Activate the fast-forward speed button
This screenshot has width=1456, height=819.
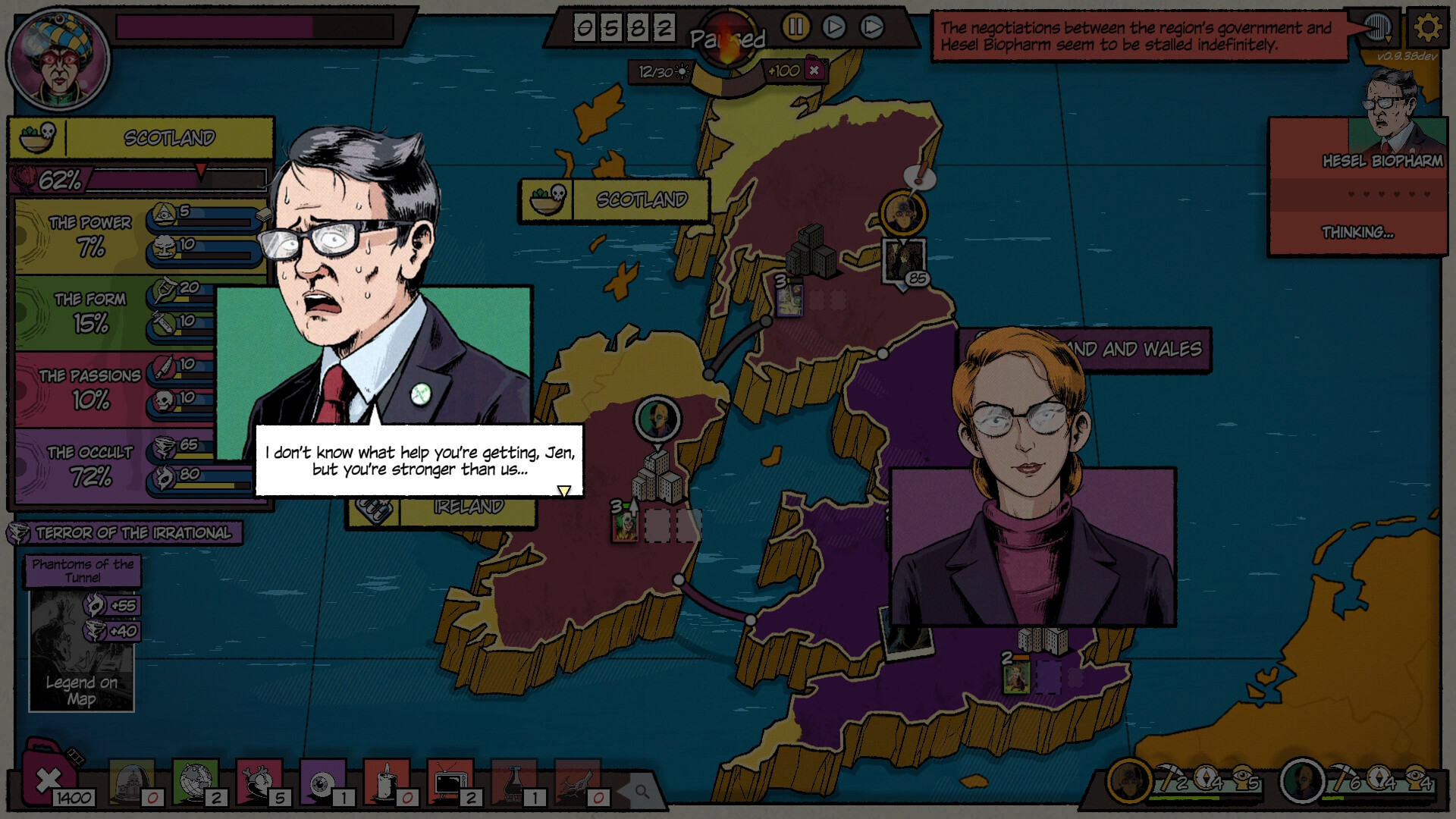coord(872,28)
